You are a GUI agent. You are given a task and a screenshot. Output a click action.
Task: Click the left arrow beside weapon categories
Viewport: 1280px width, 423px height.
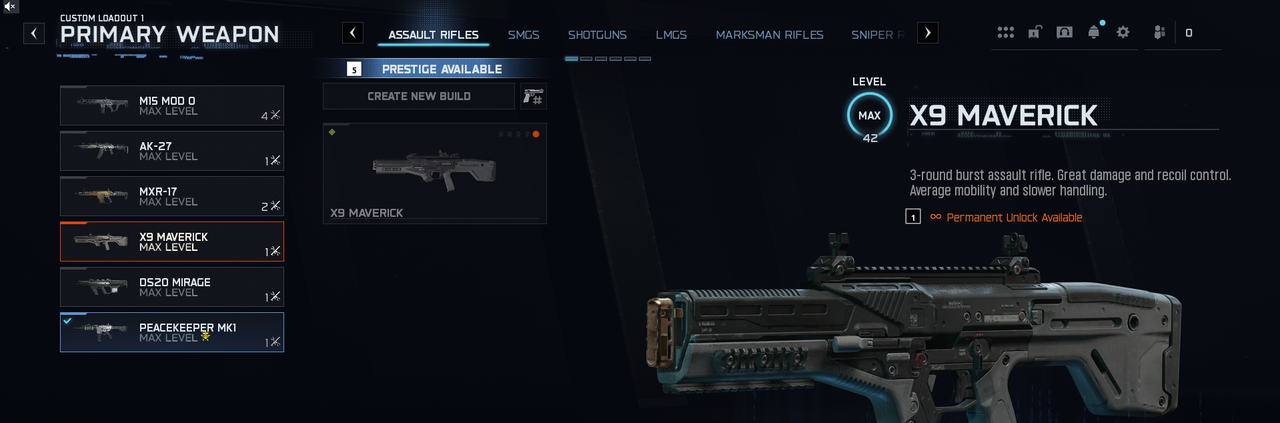pos(353,33)
